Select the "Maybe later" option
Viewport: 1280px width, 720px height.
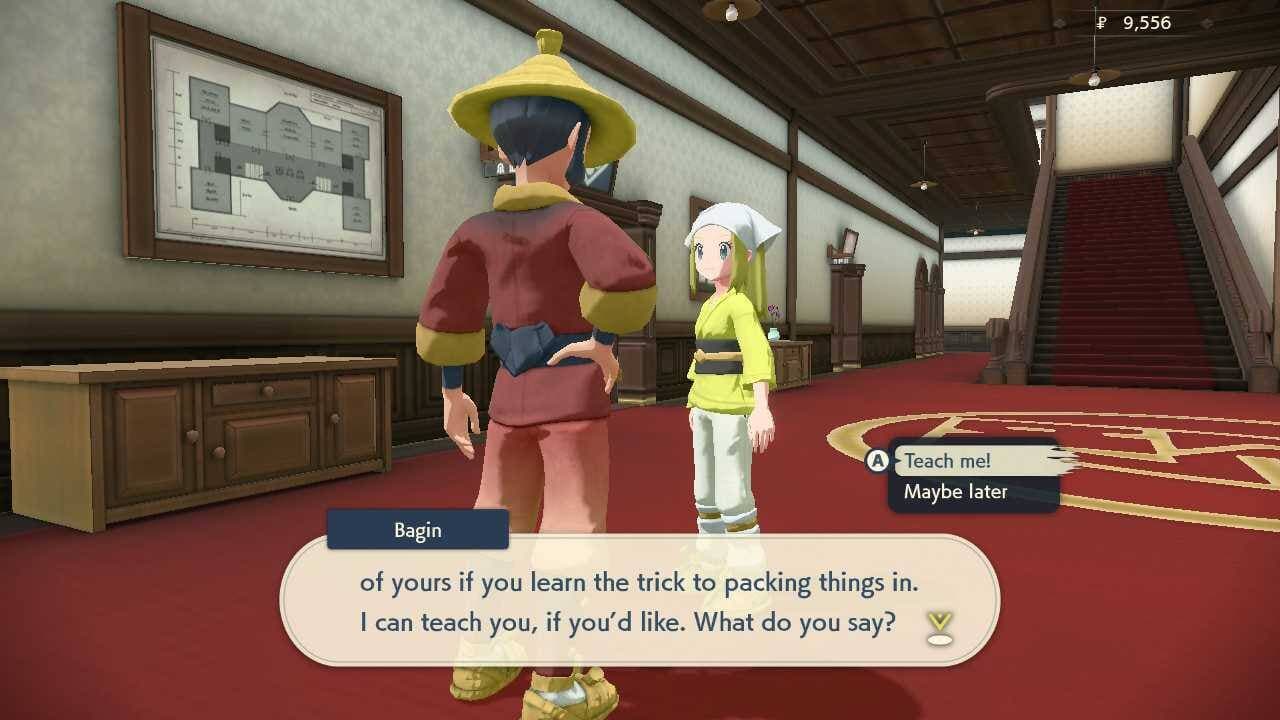tap(955, 492)
